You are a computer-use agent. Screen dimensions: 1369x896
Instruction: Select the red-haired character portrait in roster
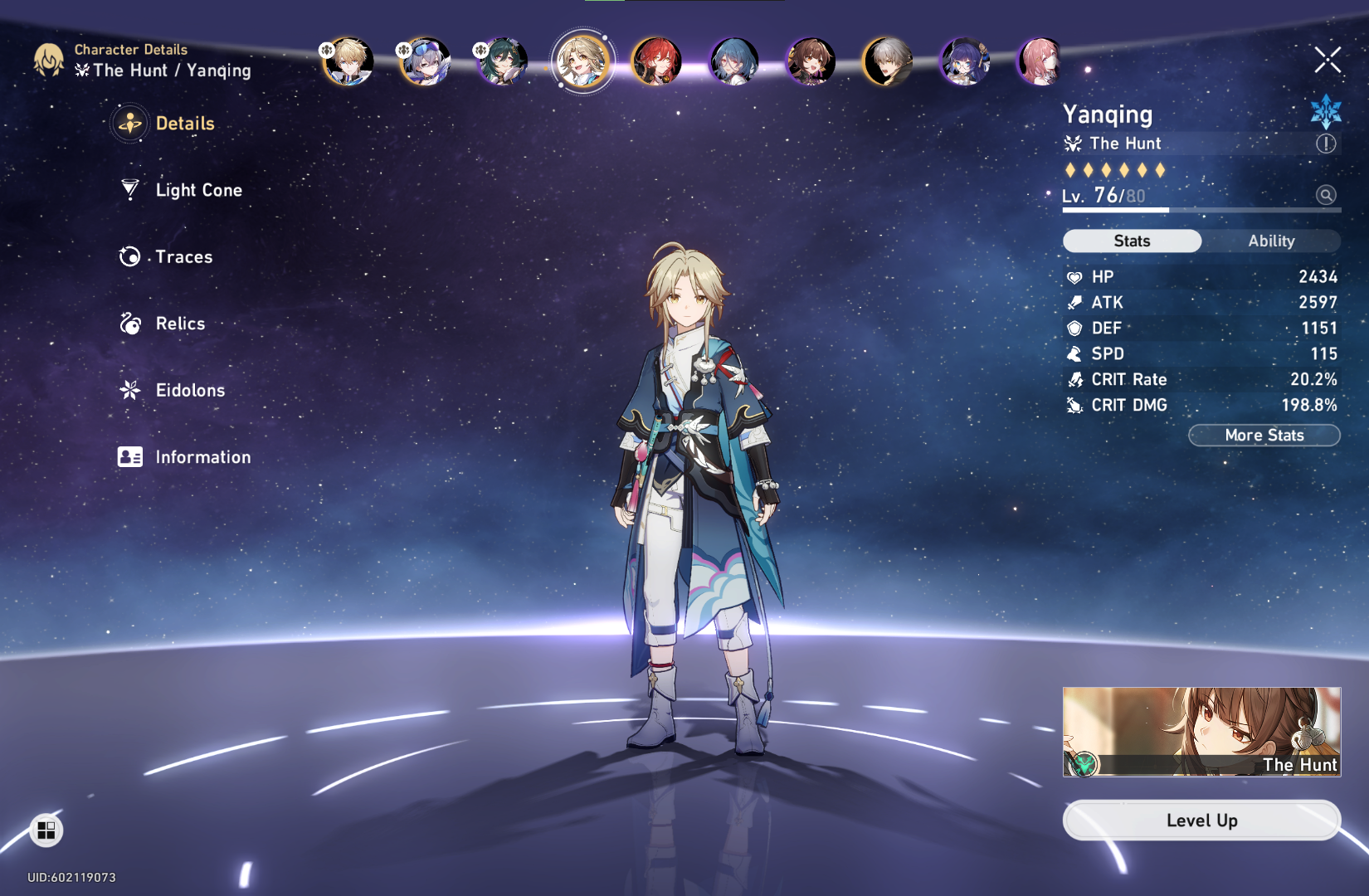(656, 62)
